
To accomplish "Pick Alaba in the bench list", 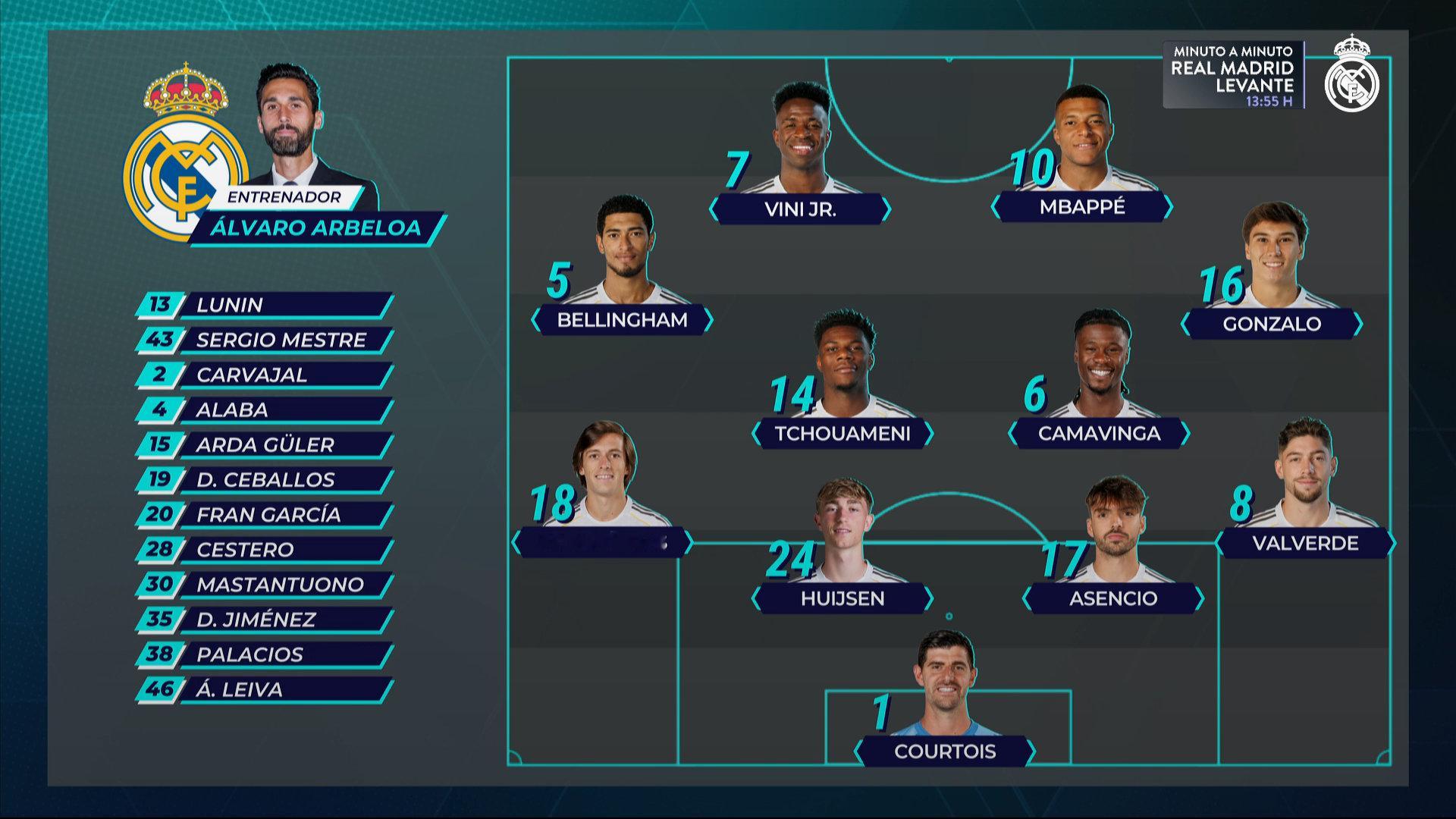I will pos(265,409).
